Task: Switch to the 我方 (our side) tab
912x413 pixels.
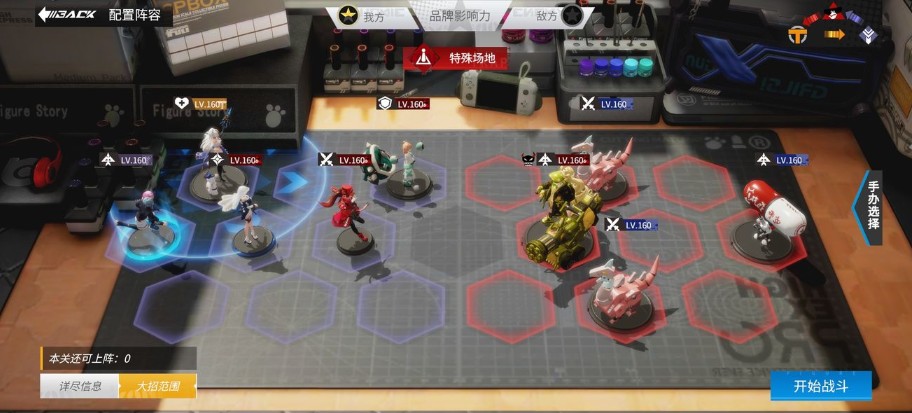Action: tap(362, 16)
